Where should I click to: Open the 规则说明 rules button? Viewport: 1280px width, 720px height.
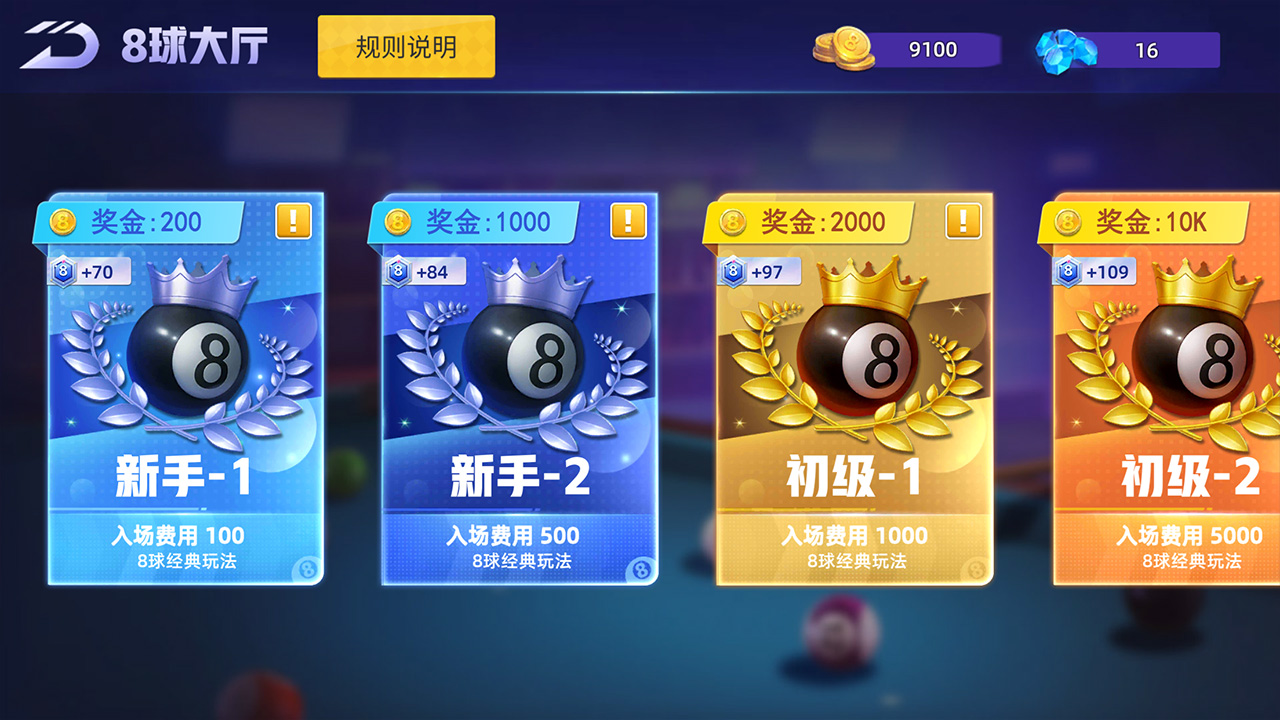click(x=405, y=44)
